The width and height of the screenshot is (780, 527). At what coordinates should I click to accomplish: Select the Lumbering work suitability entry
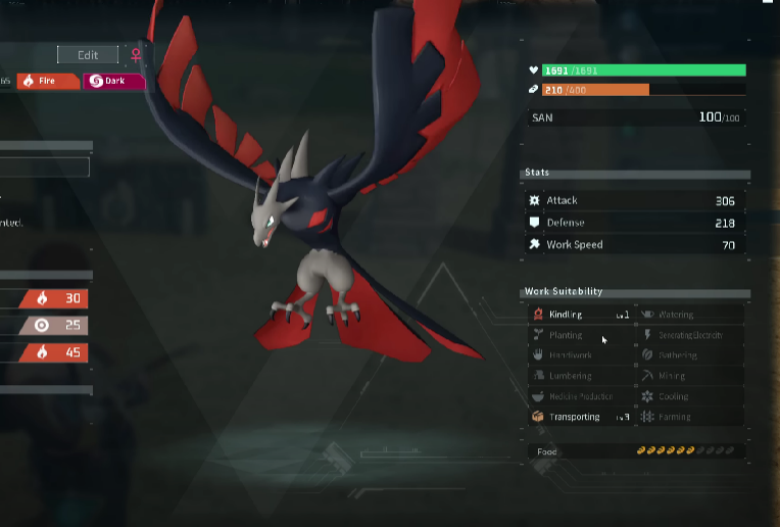[581, 377]
